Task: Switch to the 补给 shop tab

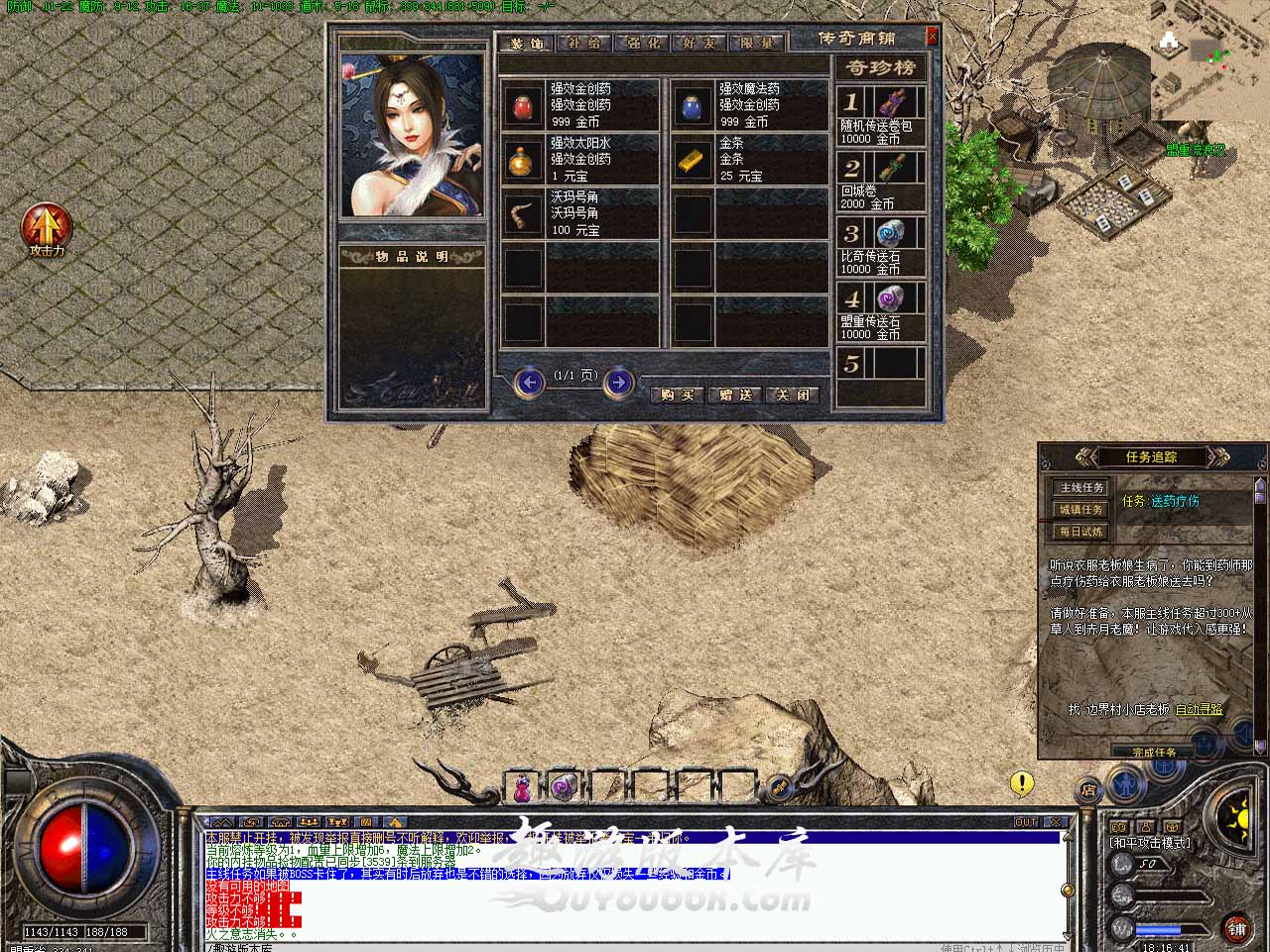Action: [584, 44]
